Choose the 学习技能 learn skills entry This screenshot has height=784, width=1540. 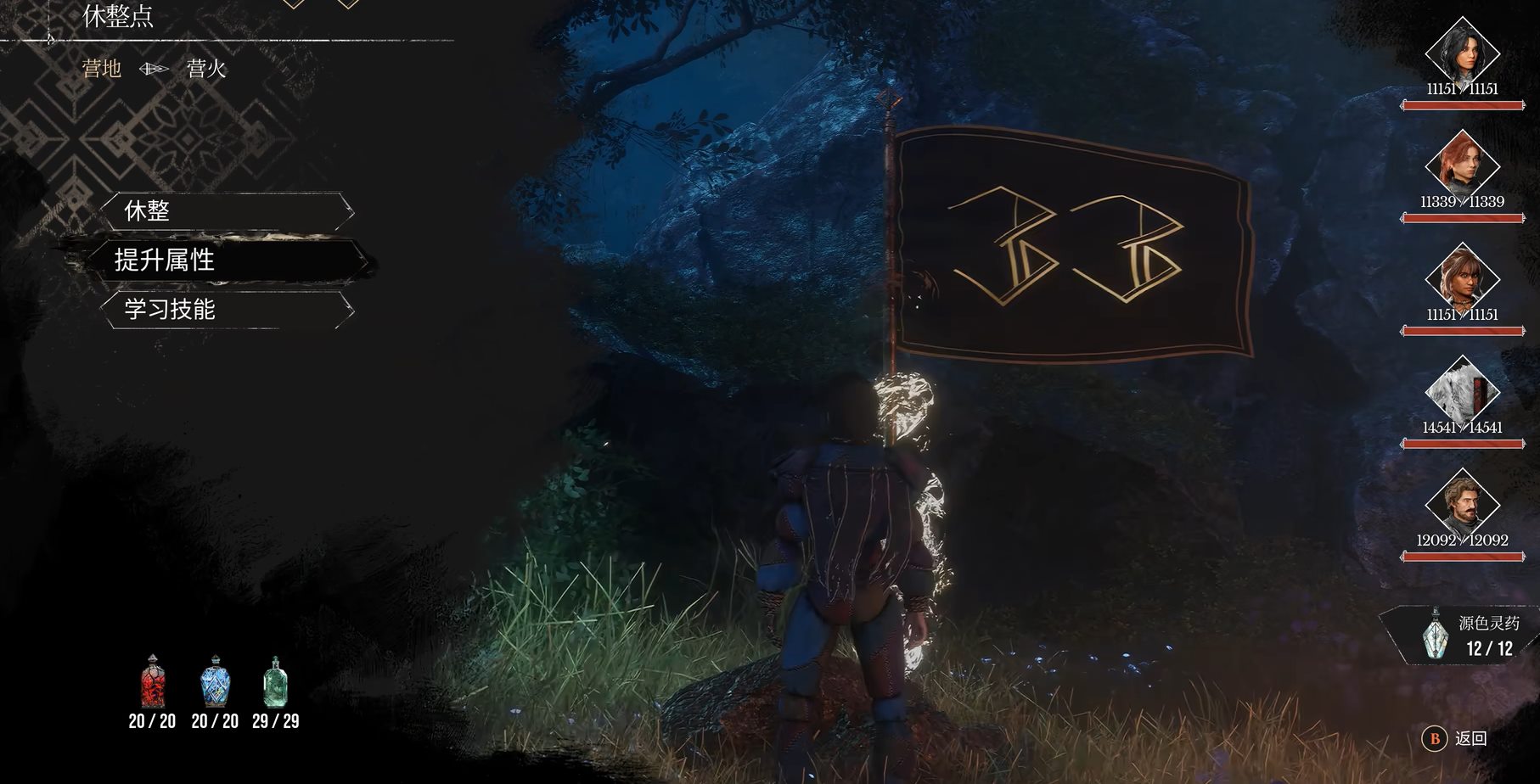click(227, 309)
